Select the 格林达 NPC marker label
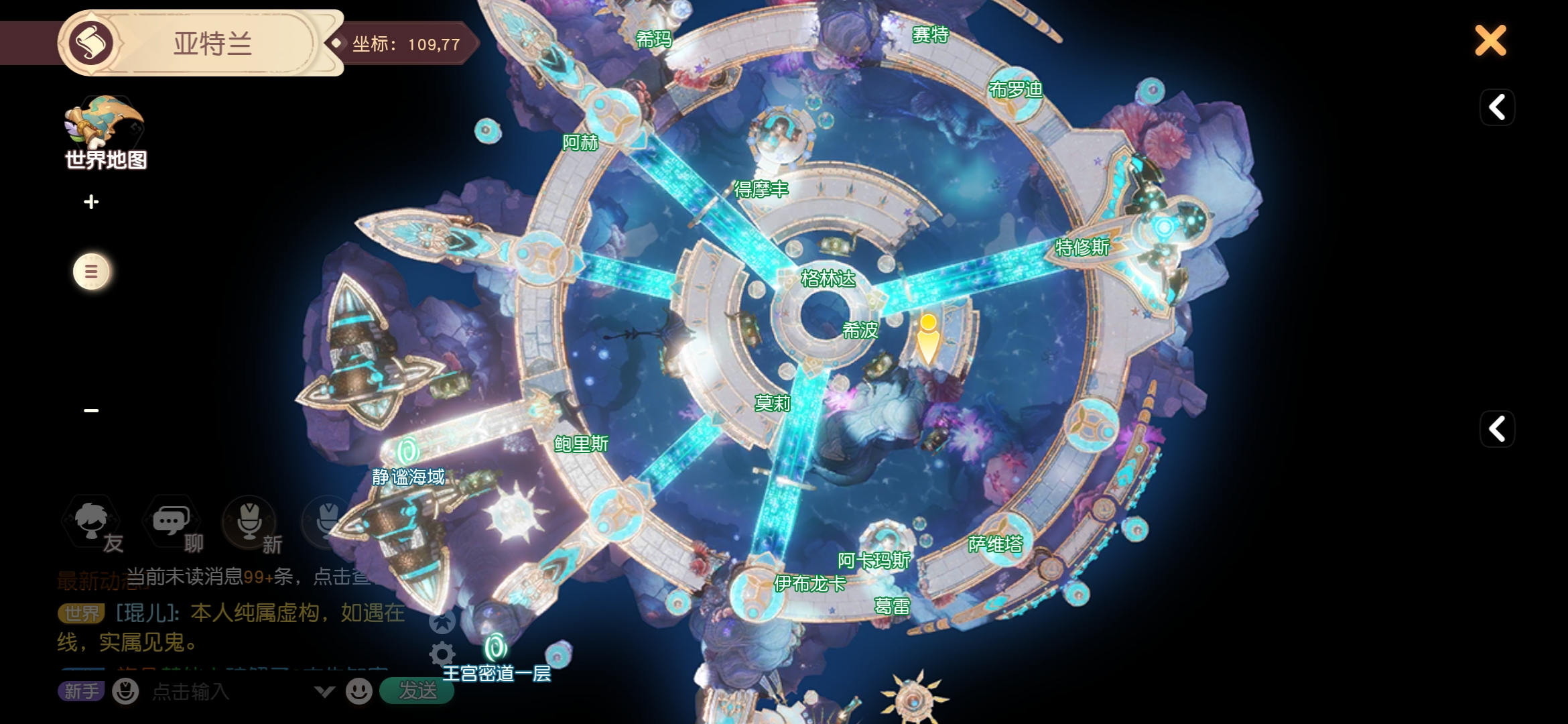1568x724 pixels. point(828,278)
